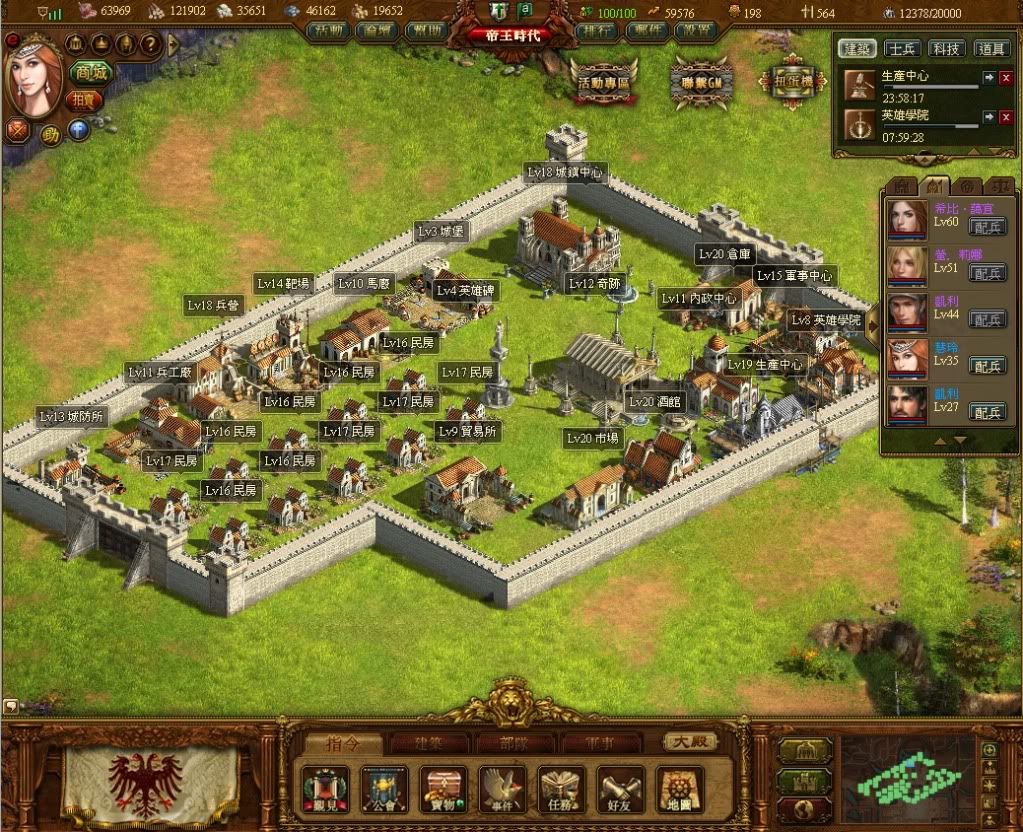The width and height of the screenshot is (1023, 832).
Task: Open the 地圖 map icon
Action: click(680, 790)
